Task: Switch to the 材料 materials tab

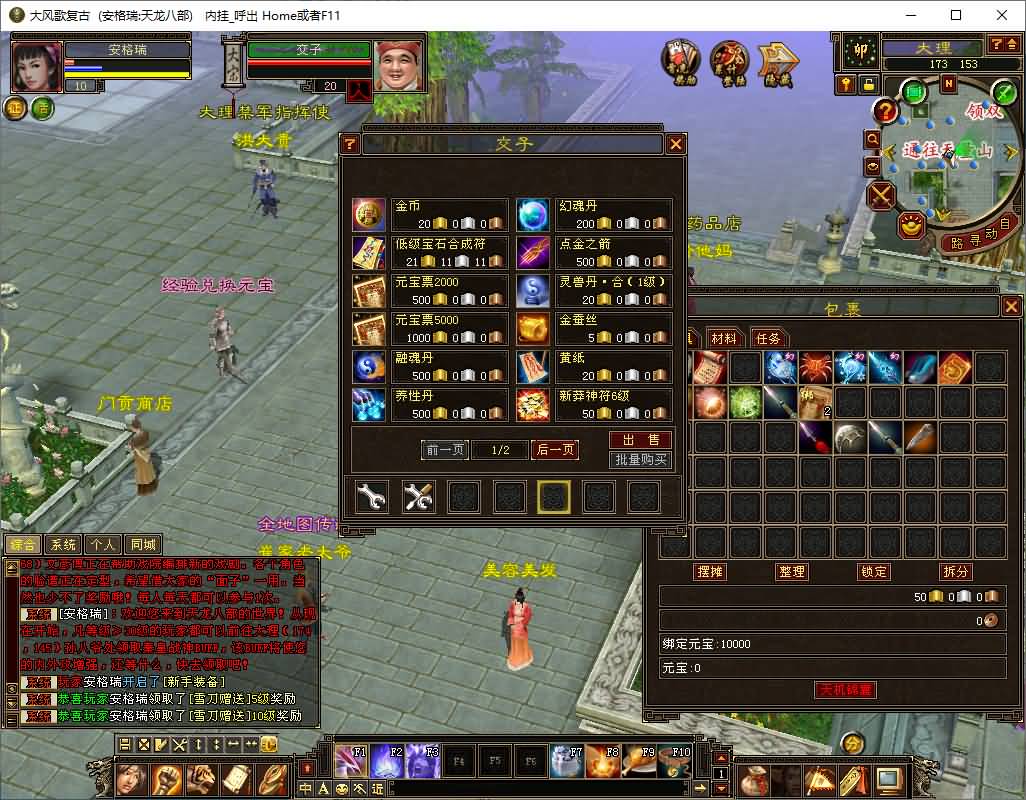Action: tap(723, 338)
